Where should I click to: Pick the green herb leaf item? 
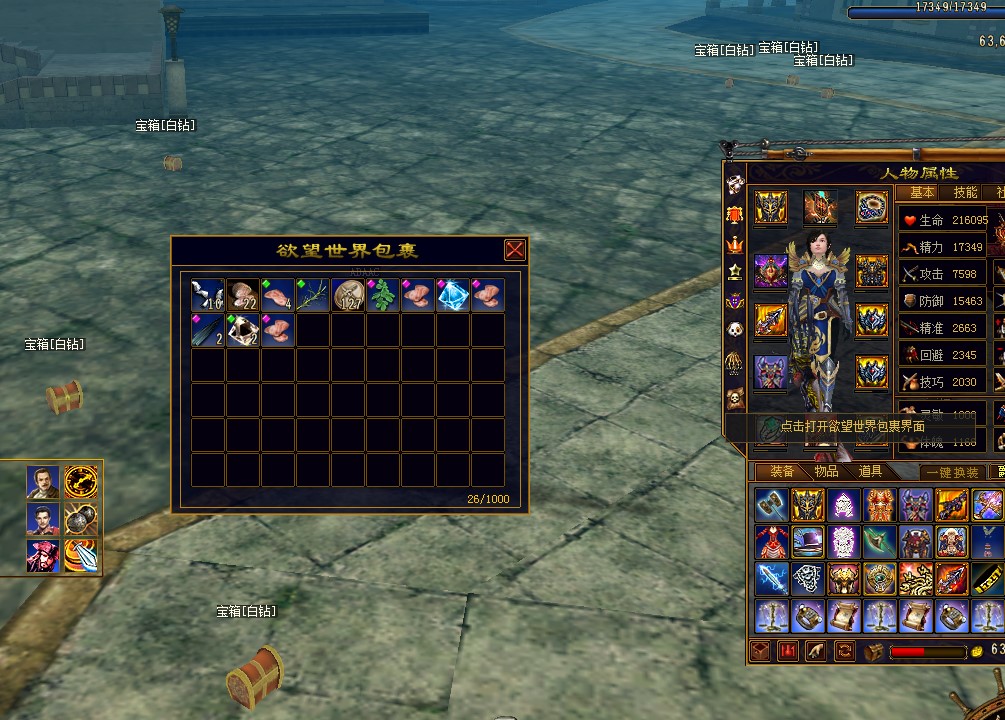tap(383, 296)
